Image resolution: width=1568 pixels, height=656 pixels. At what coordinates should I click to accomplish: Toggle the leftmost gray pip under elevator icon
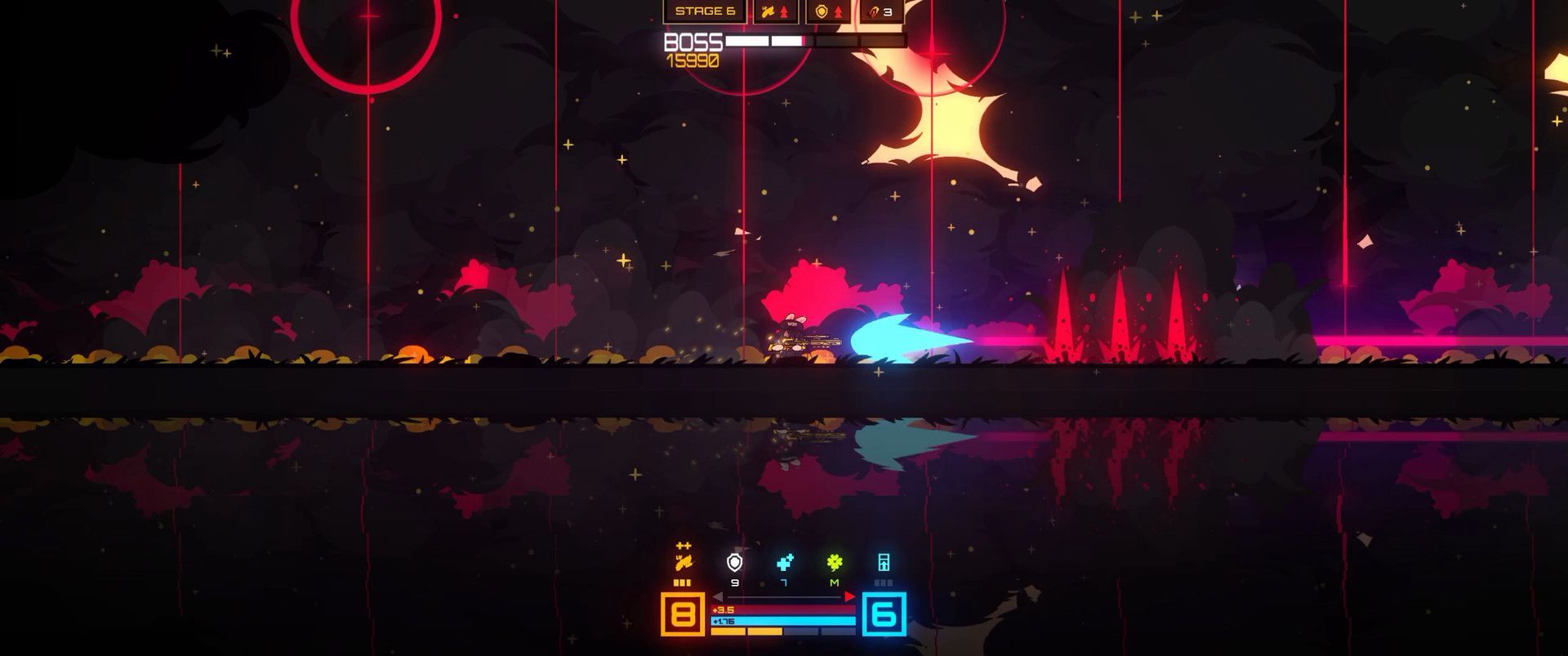click(x=876, y=582)
